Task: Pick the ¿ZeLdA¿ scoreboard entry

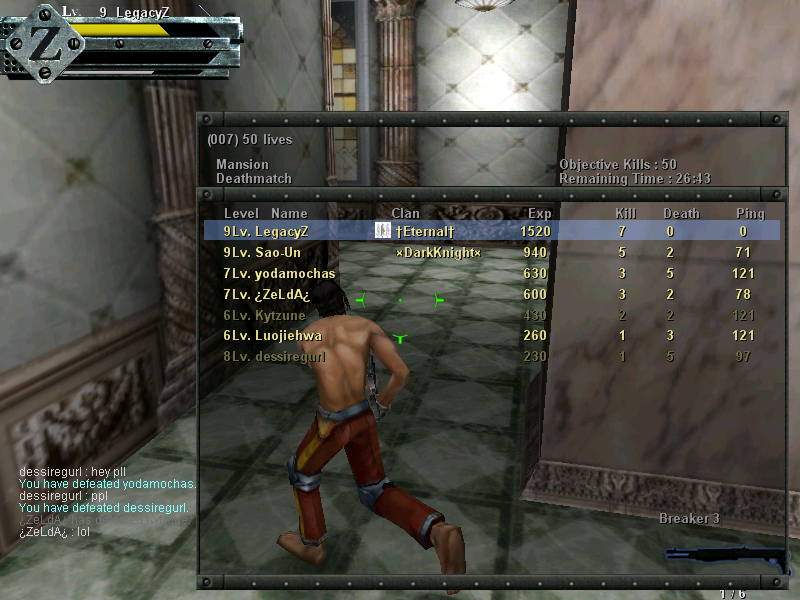Action: click(x=490, y=294)
